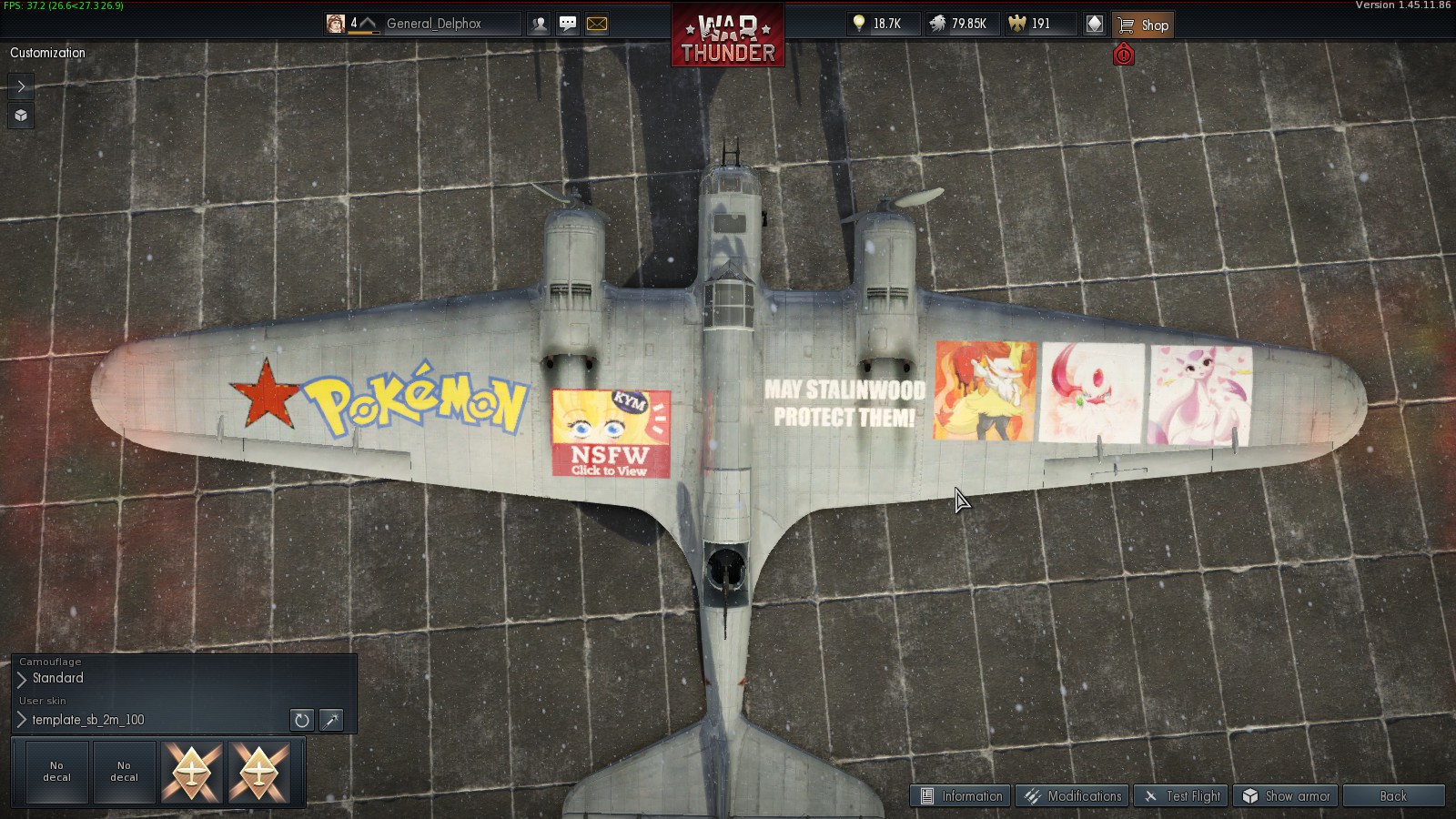Image resolution: width=1456 pixels, height=819 pixels.
Task: Click the cube icon below the arrow
Action: coord(21,116)
